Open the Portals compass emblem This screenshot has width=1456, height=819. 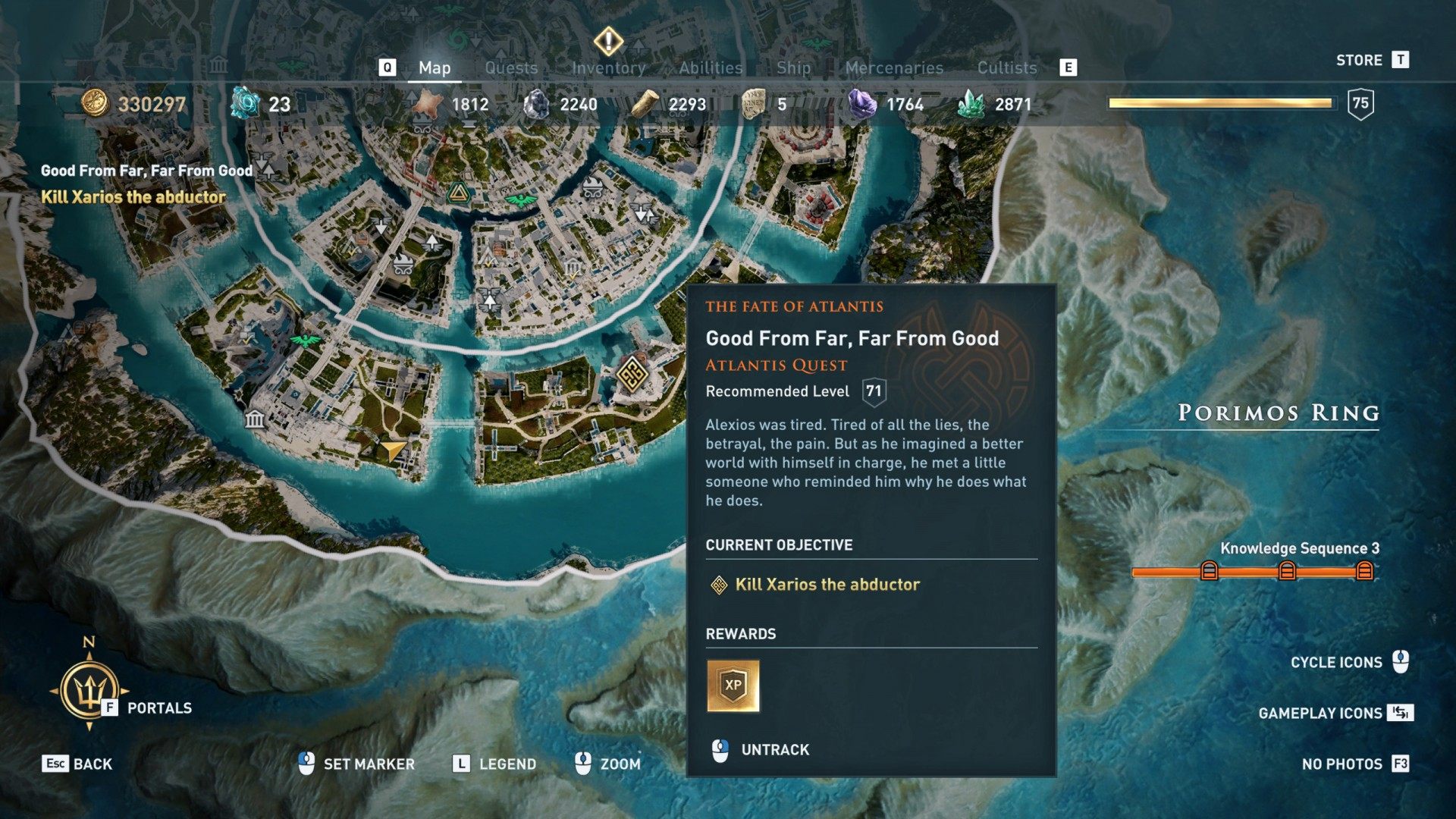click(x=89, y=690)
